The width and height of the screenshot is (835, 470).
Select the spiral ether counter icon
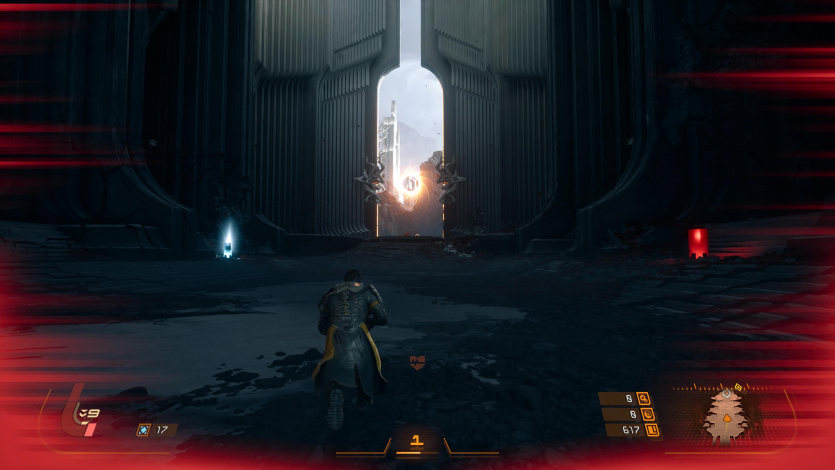tap(645, 414)
